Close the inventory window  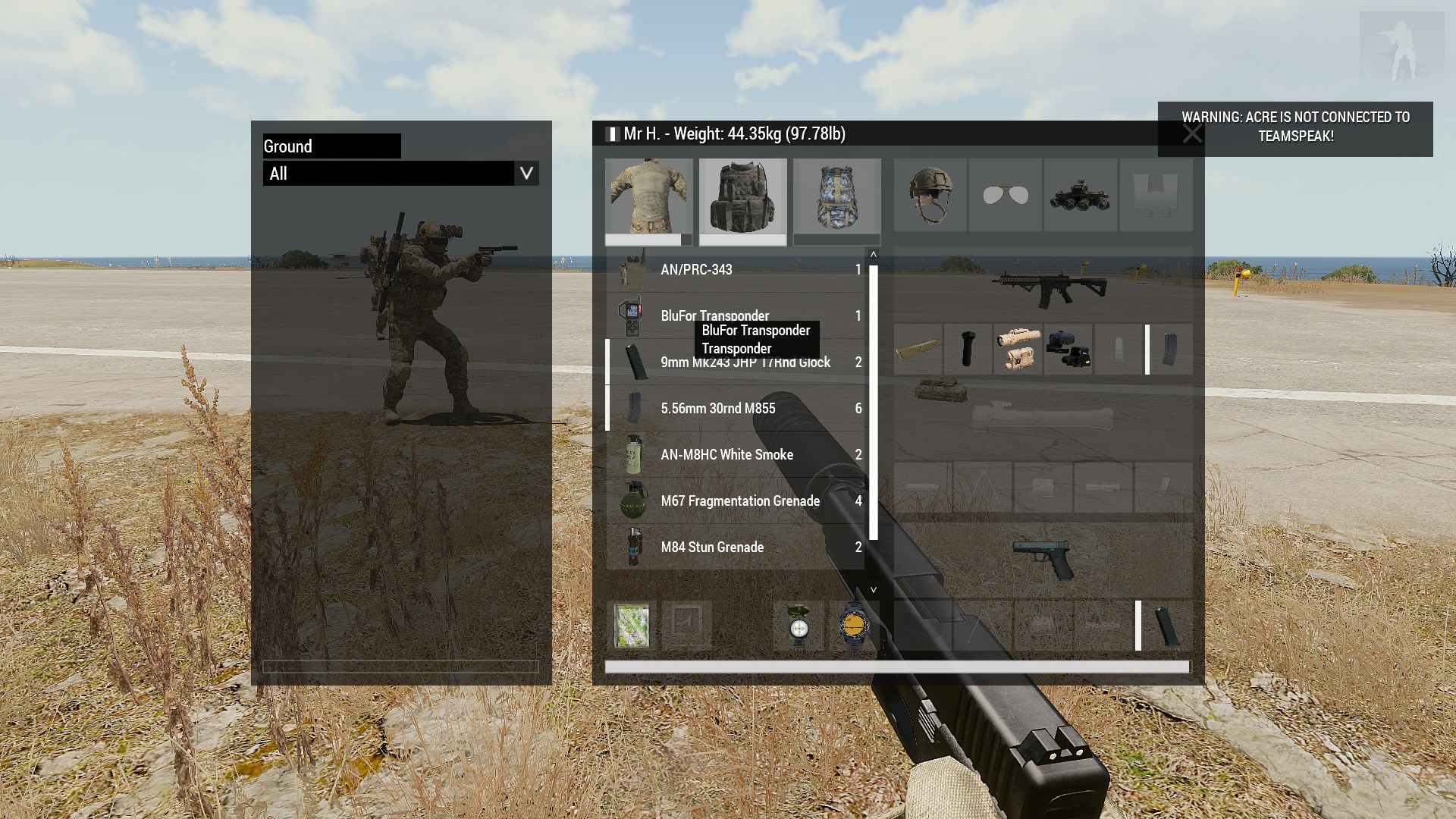point(1191,134)
